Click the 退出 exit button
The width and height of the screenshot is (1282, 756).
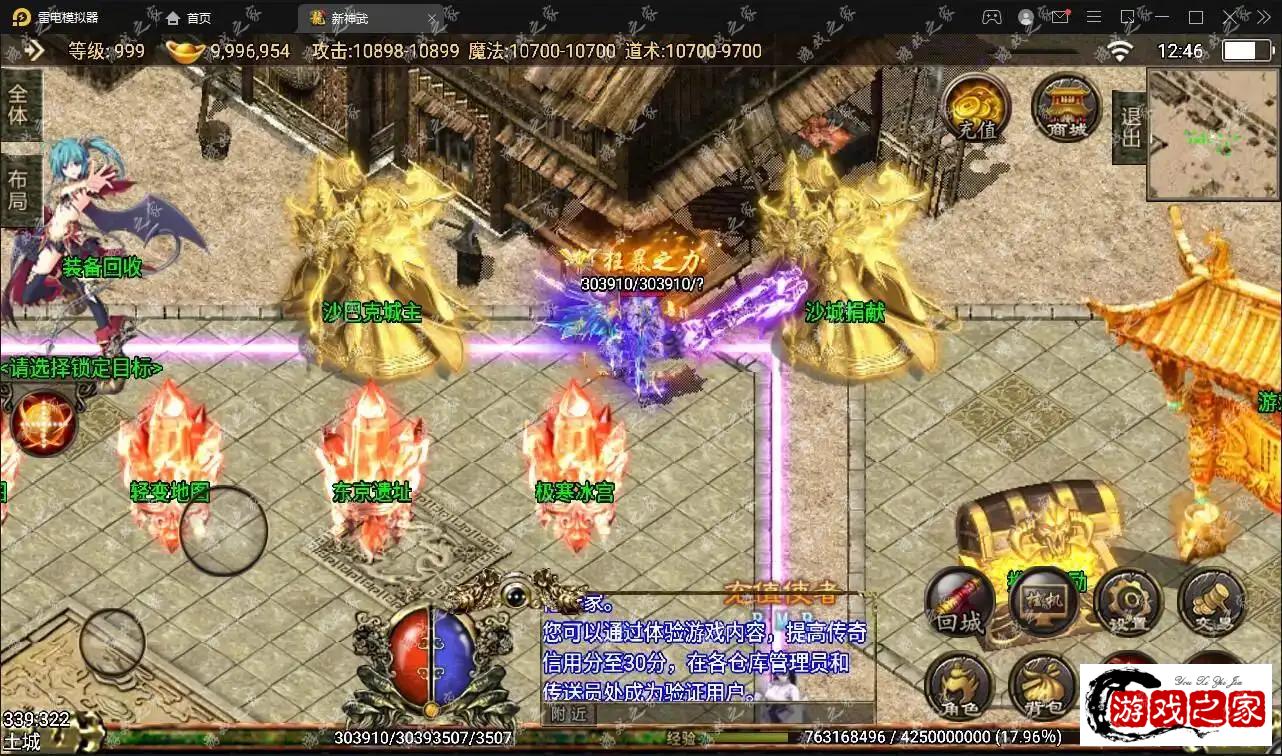coord(1130,128)
